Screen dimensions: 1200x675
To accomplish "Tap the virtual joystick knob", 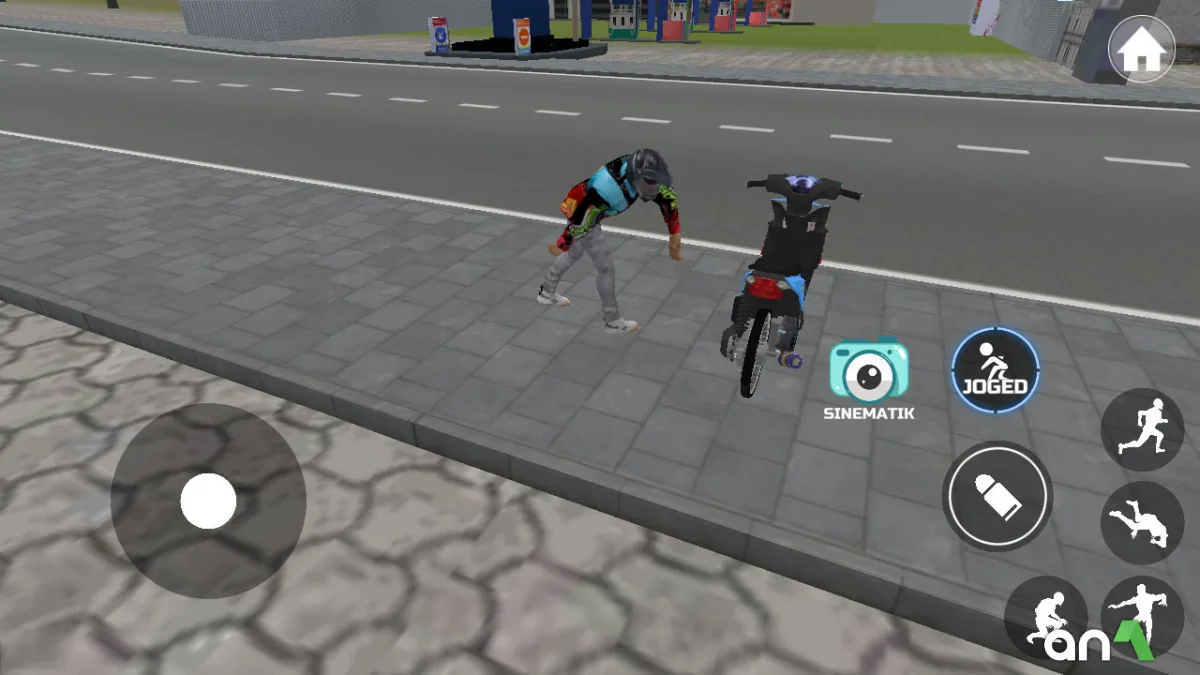I will (208, 501).
